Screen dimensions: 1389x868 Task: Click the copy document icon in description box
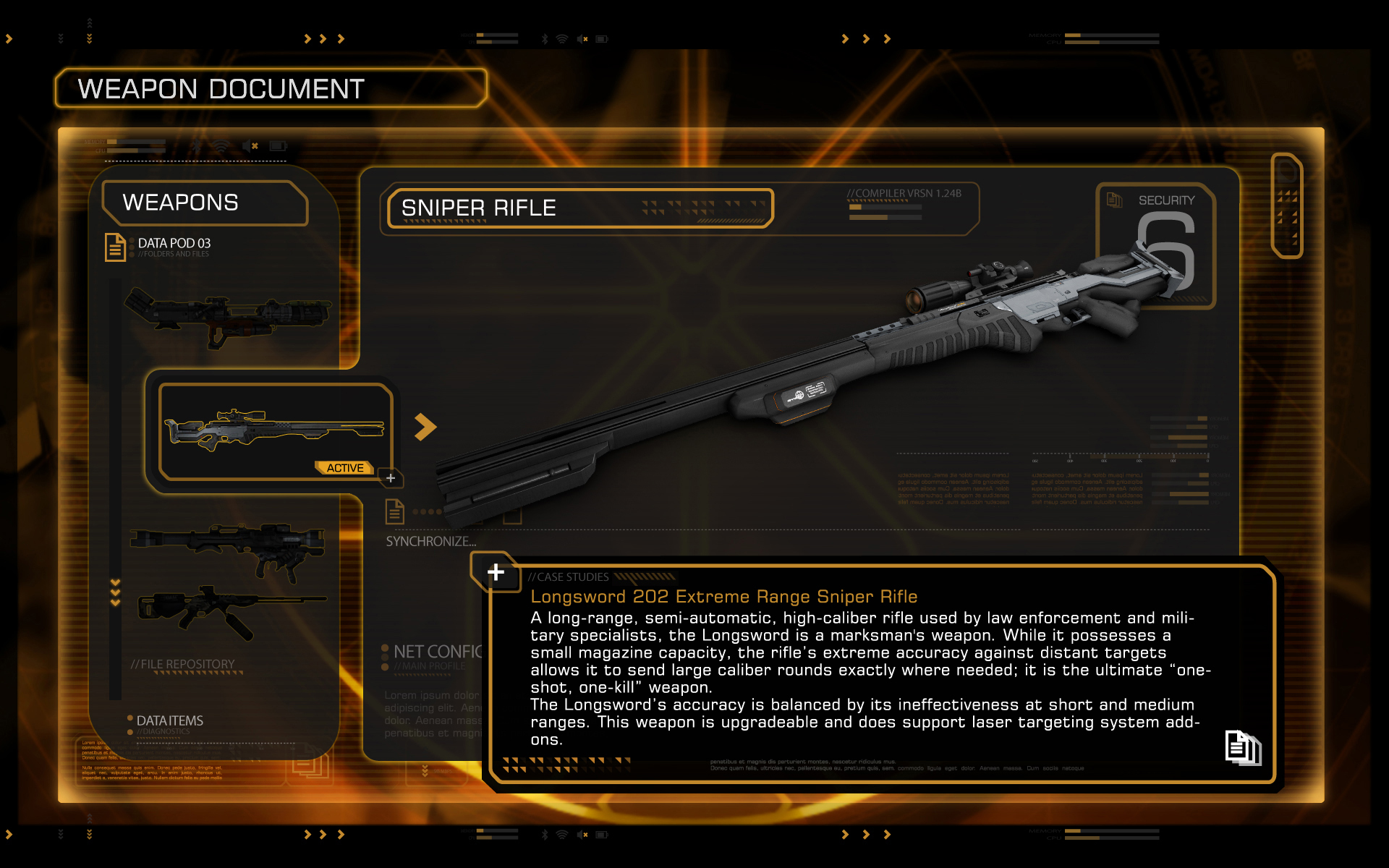[x=1242, y=747]
